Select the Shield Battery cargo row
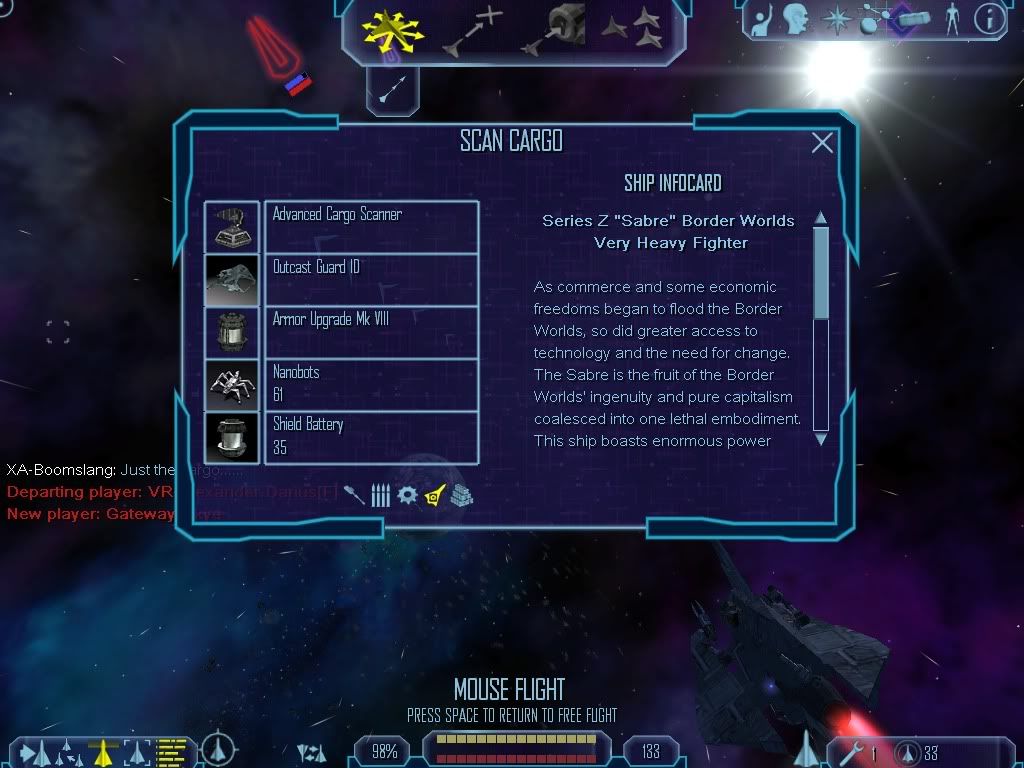1024x768 pixels. tap(371, 438)
